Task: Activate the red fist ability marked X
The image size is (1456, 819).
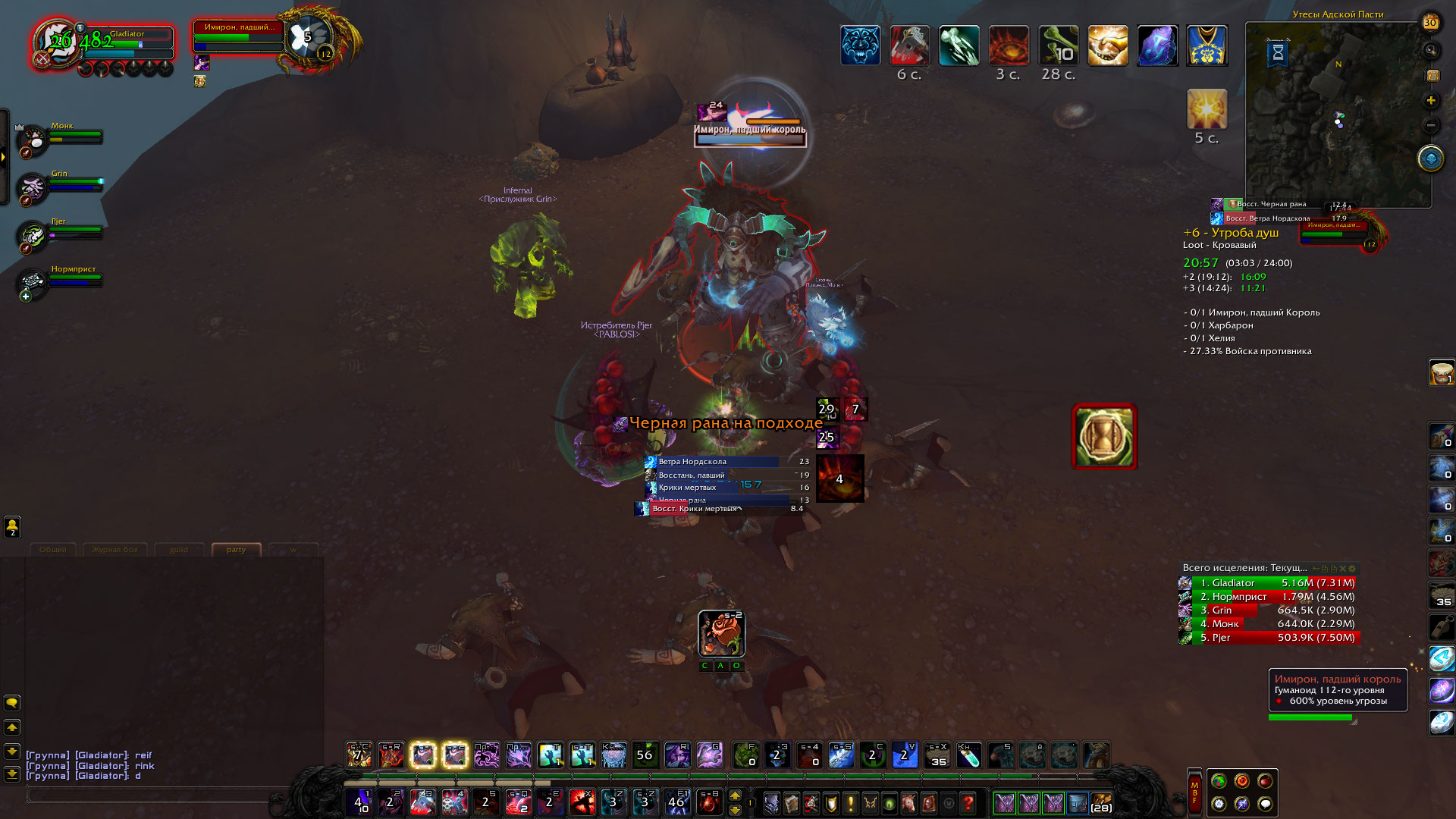Action: pos(582,802)
